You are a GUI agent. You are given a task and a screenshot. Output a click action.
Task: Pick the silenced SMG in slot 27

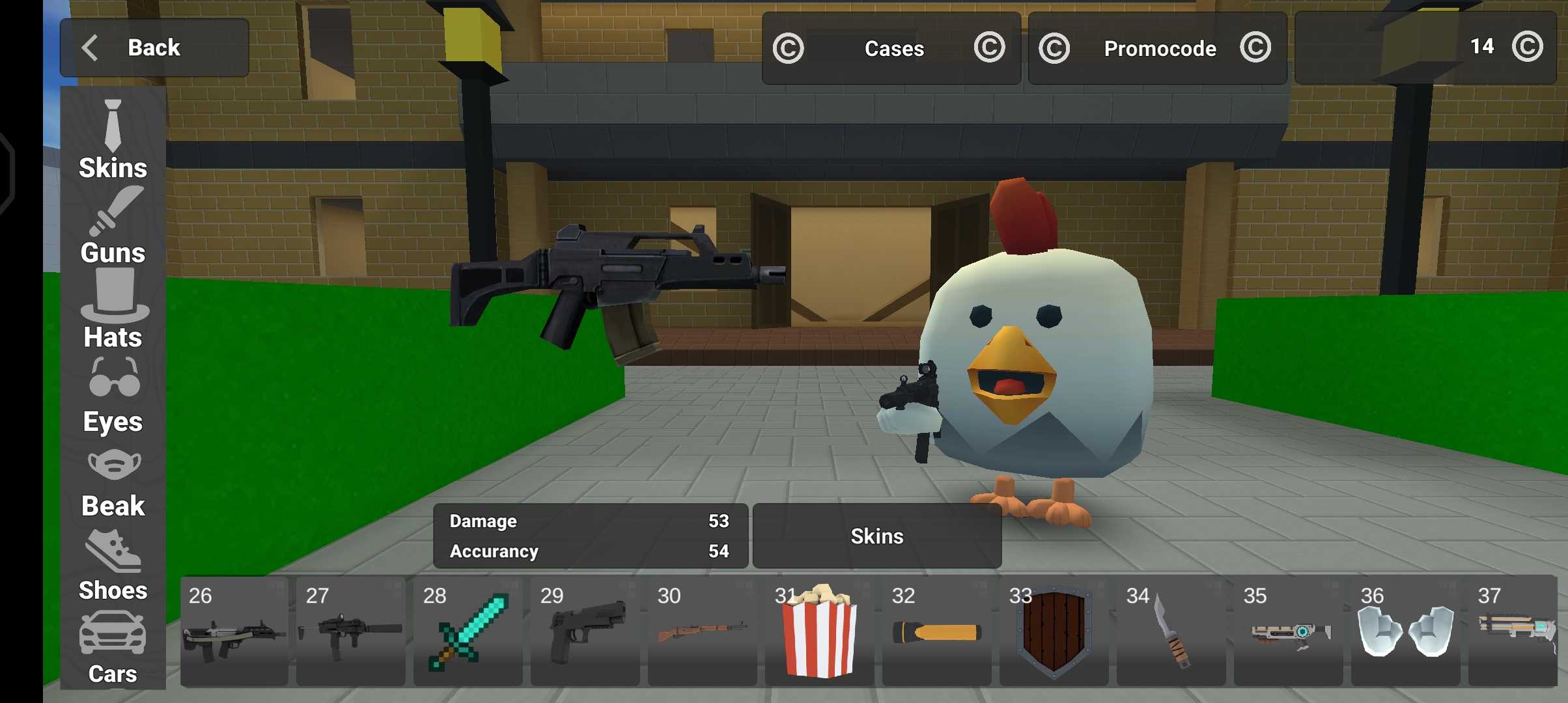350,631
